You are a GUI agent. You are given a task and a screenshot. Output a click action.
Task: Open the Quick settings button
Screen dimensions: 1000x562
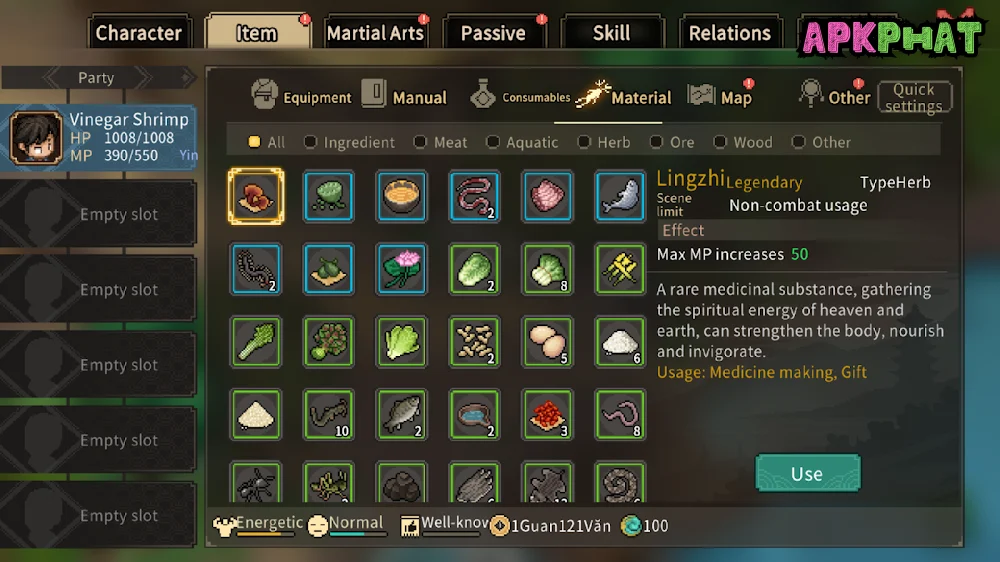coord(914,97)
